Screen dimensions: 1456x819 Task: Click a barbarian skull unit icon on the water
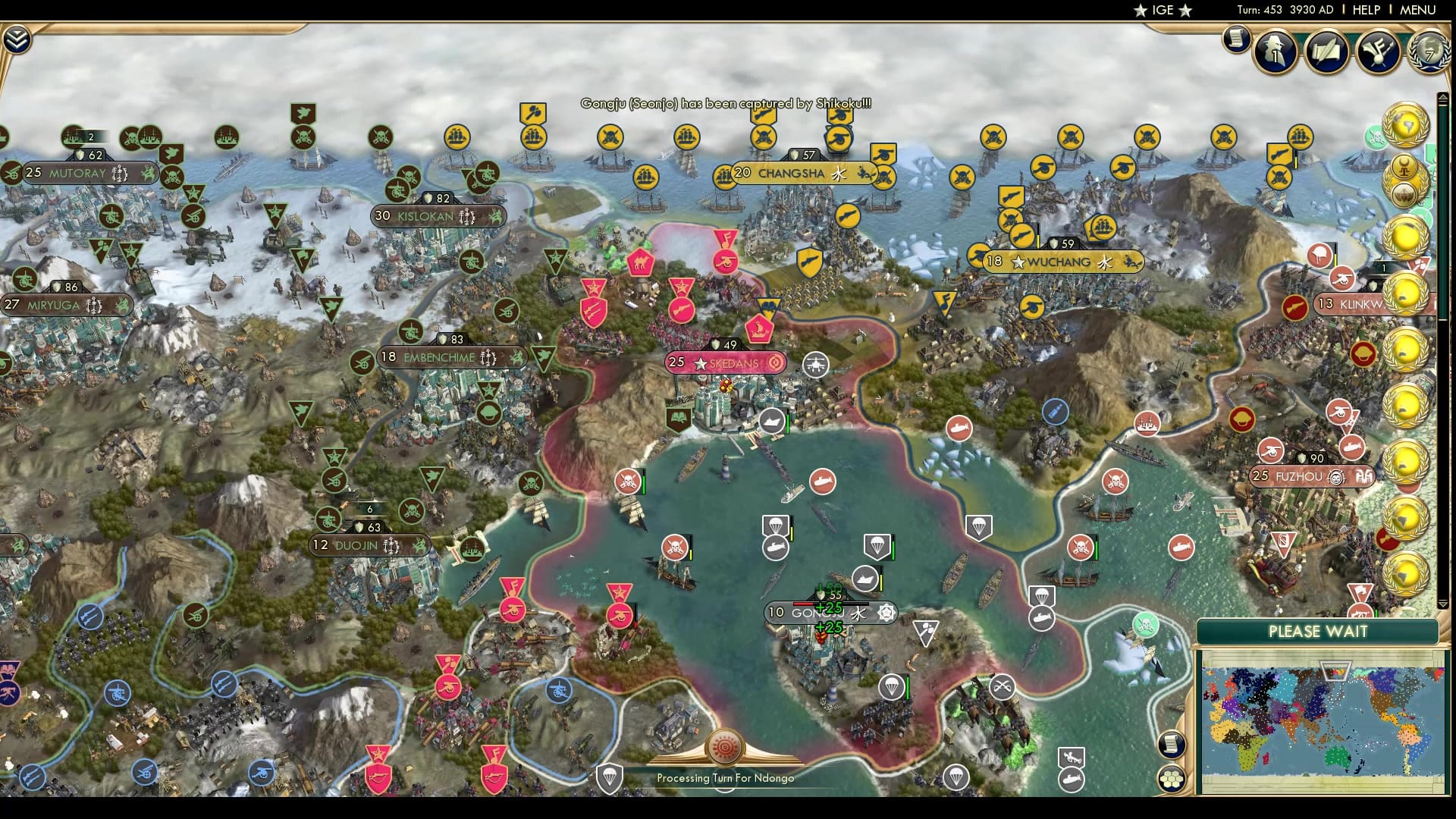[676, 545]
